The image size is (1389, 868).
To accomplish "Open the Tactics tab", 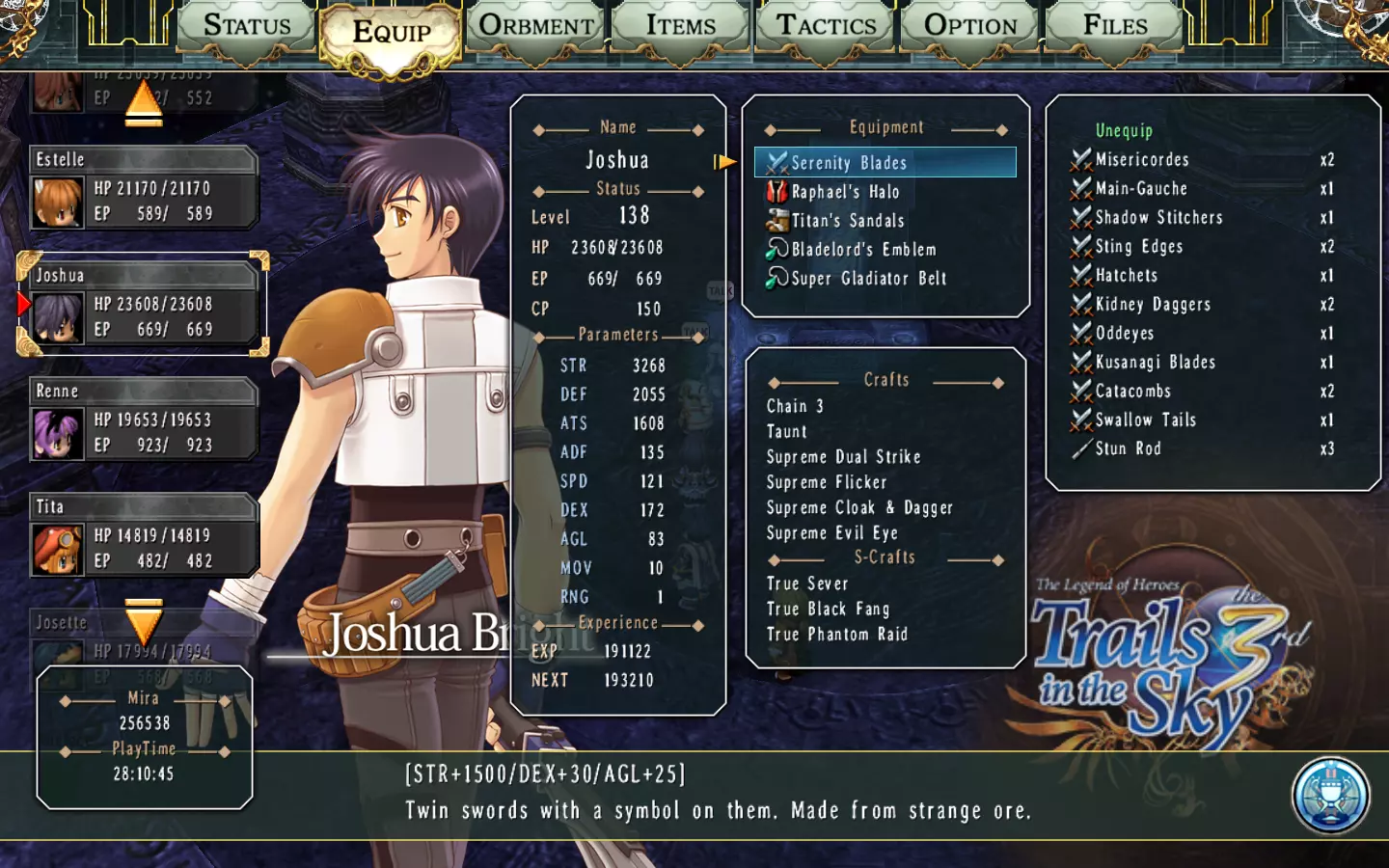I will point(827,27).
